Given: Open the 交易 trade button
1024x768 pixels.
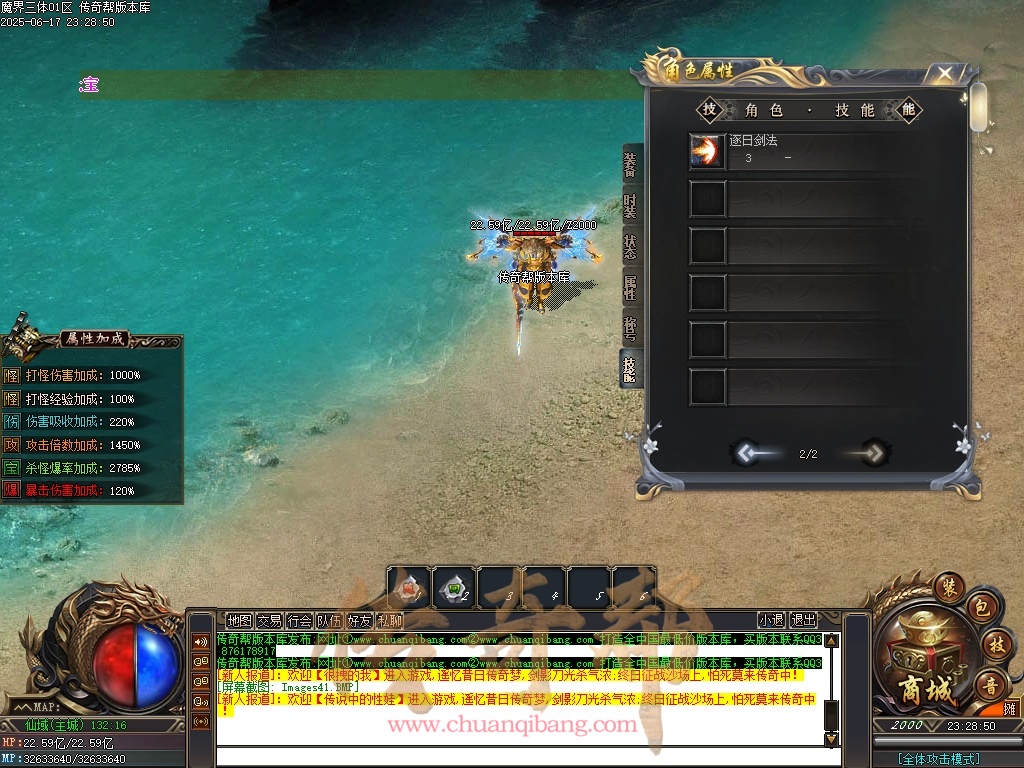Looking at the screenshot, I should click(269, 620).
